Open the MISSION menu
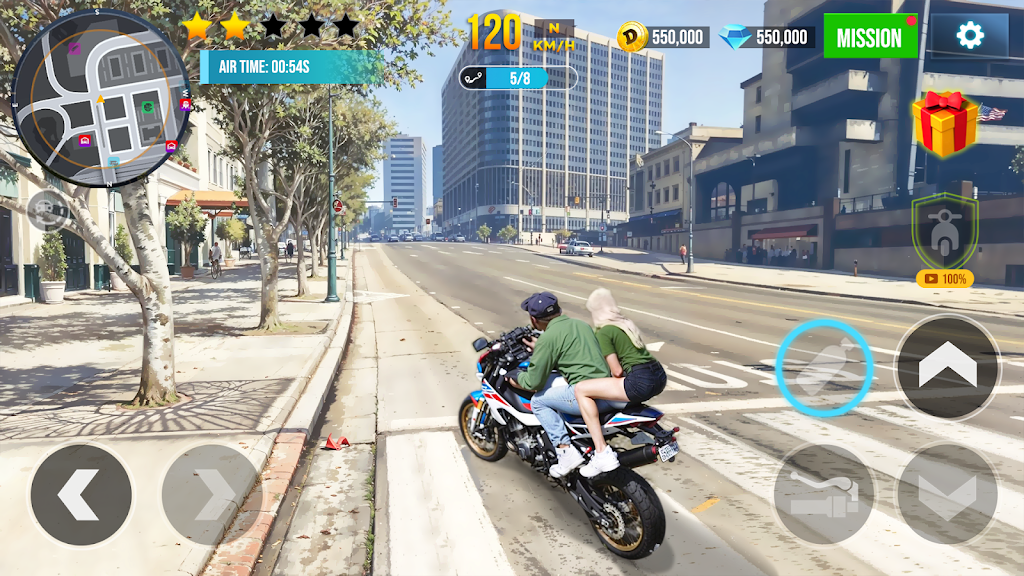The height and width of the screenshot is (576, 1024). click(x=869, y=37)
